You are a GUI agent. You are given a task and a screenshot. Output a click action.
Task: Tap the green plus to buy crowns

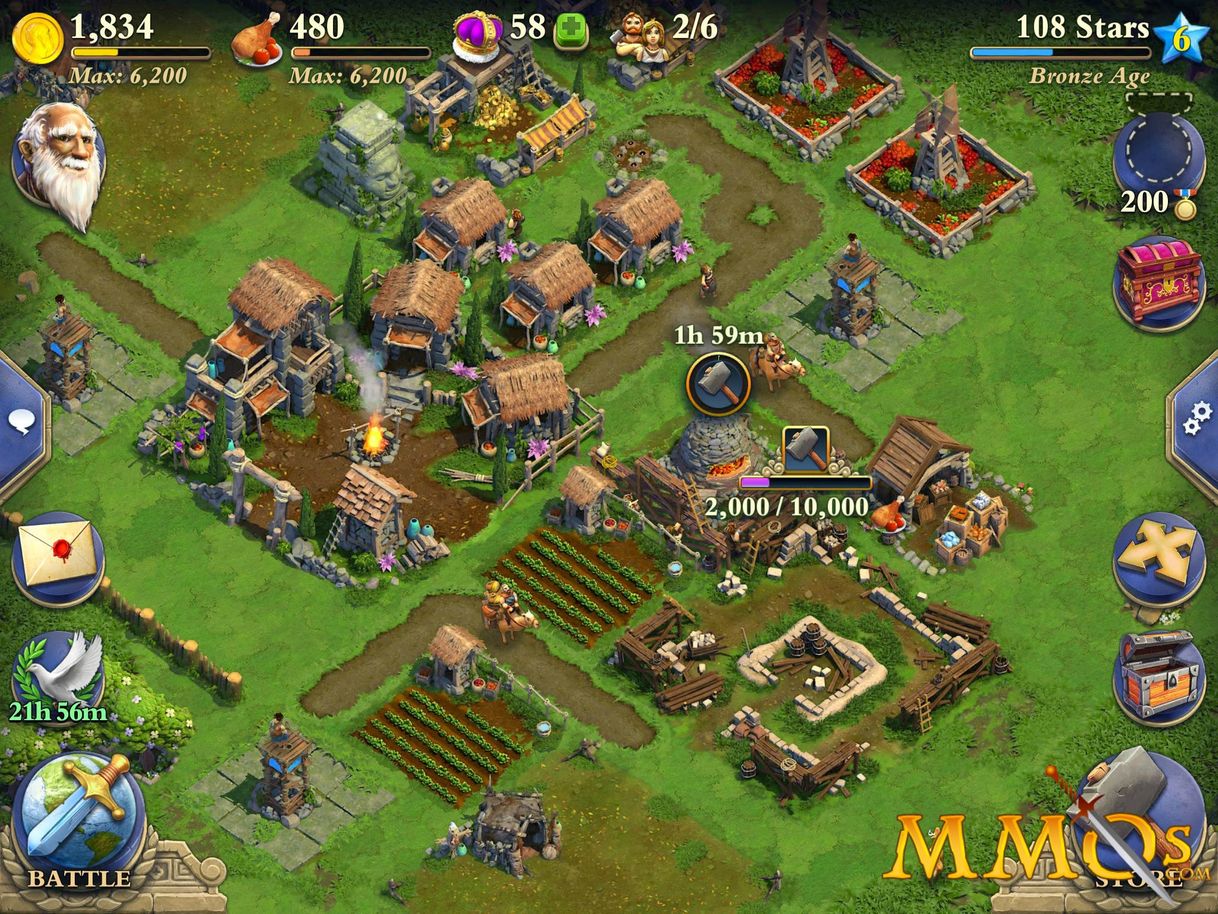click(x=571, y=31)
